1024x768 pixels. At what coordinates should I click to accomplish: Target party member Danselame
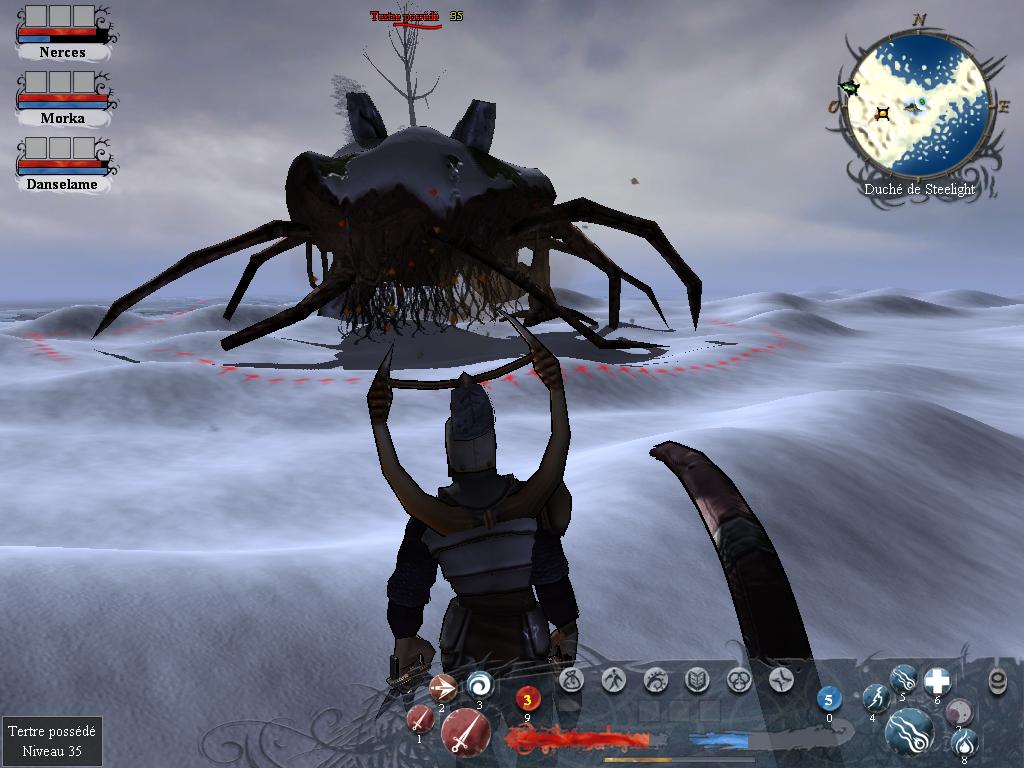pyautogui.click(x=62, y=184)
